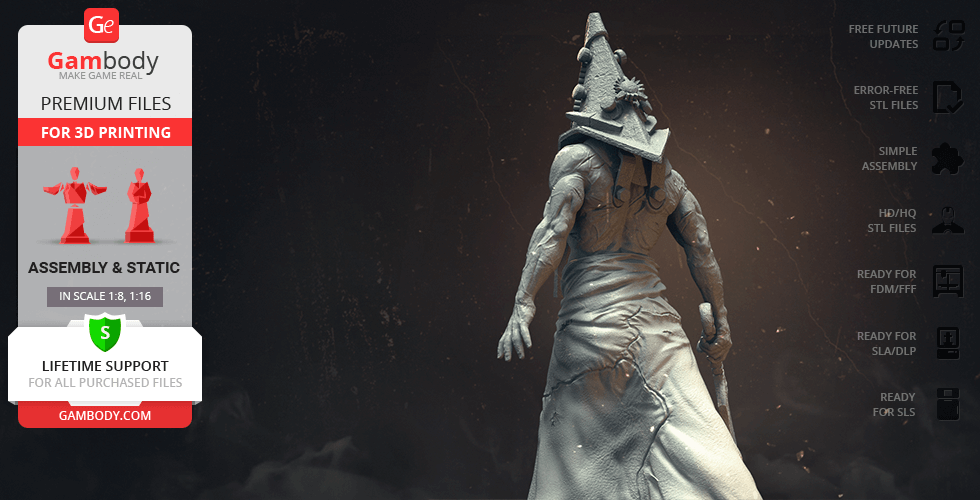The image size is (980, 500).
Task: Click the Gambody logo badge
Action: pos(103,24)
